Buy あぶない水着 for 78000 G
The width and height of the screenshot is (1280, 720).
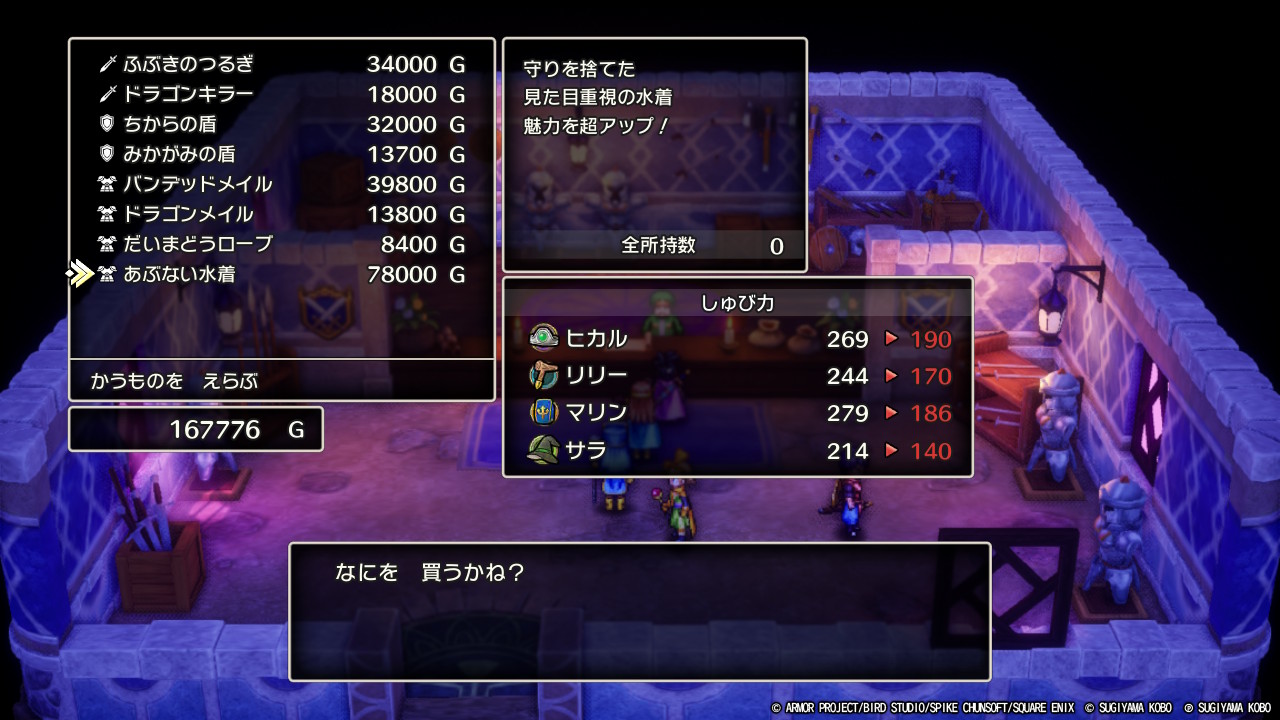[280, 274]
